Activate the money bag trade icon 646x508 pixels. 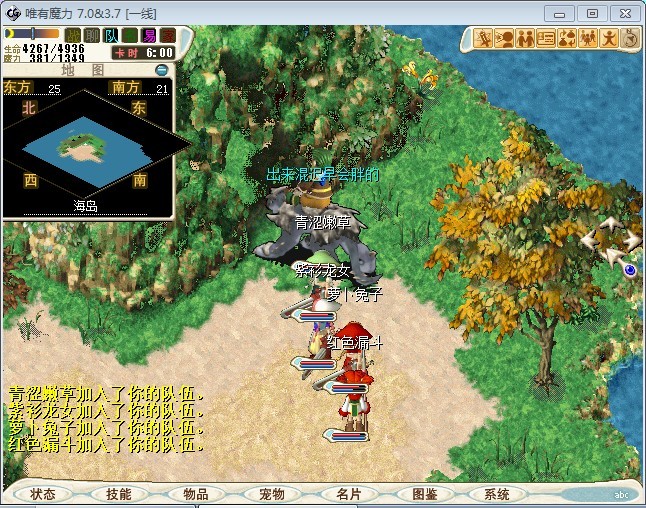coord(567,39)
